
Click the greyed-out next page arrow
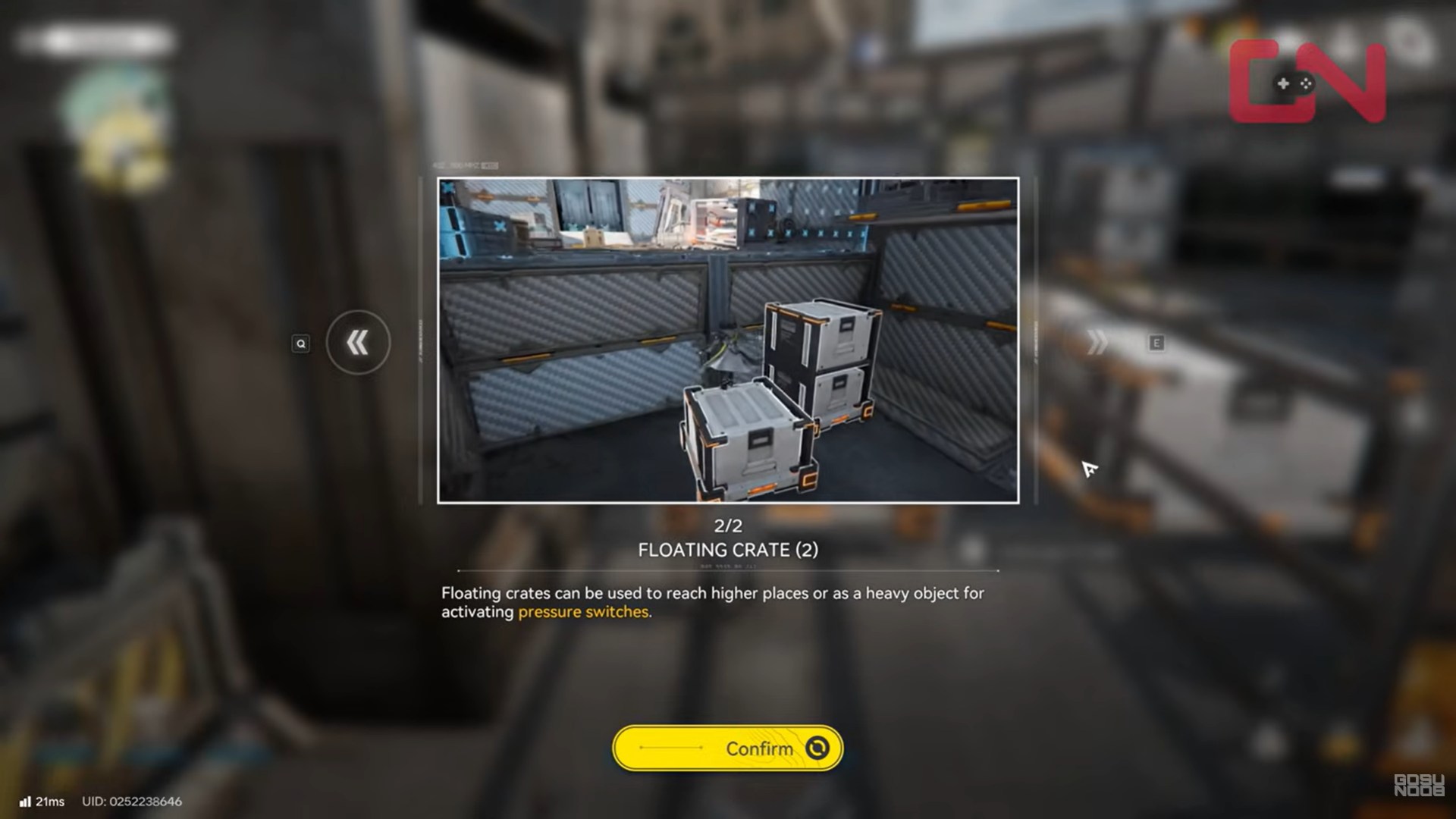coord(1097,343)
